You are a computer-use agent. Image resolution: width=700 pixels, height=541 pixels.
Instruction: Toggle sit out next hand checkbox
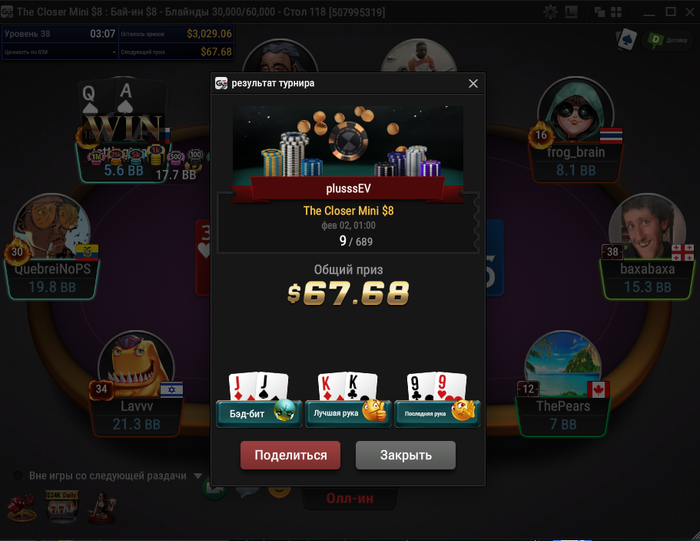click(17, 476)
